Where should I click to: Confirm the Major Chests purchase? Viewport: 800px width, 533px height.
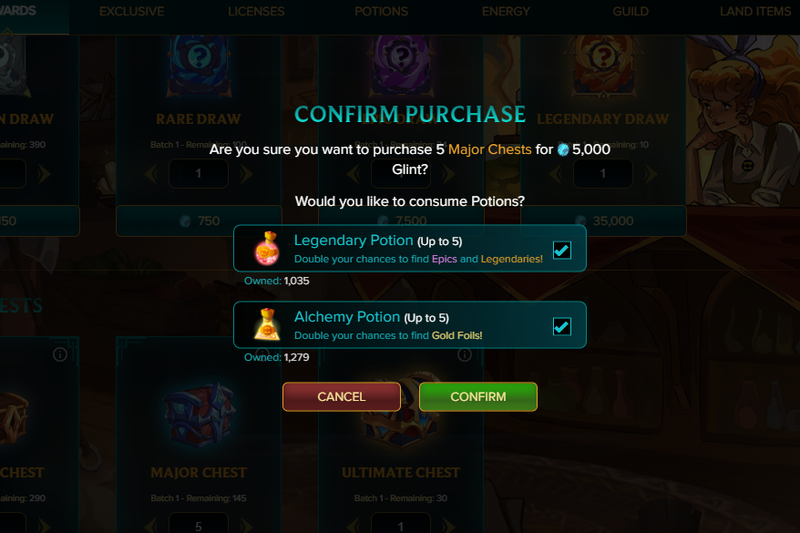478,397
